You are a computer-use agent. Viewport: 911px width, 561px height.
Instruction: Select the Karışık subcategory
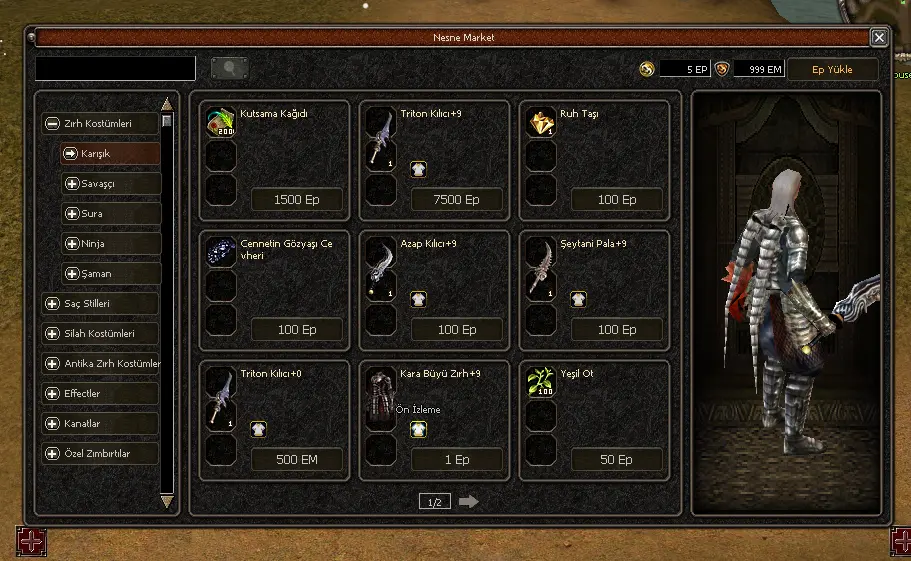pyautogui.click(x=109, y=153)
